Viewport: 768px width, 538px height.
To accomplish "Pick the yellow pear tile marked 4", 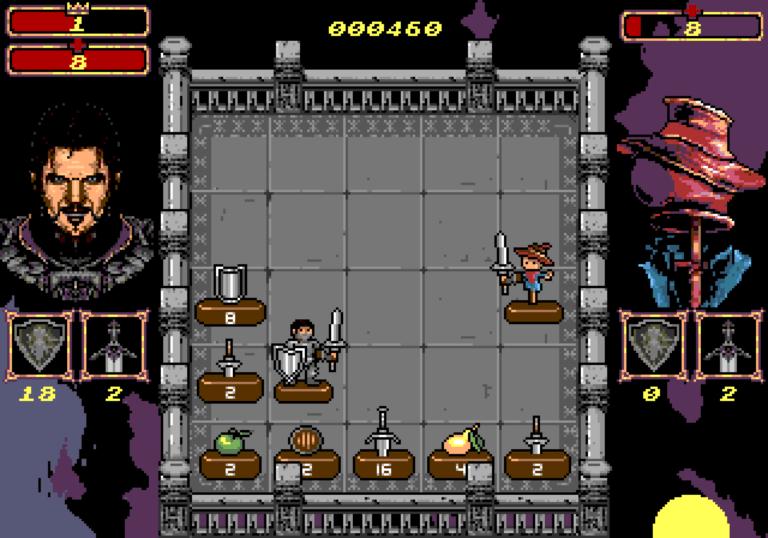I will click(x=459, y=449).
